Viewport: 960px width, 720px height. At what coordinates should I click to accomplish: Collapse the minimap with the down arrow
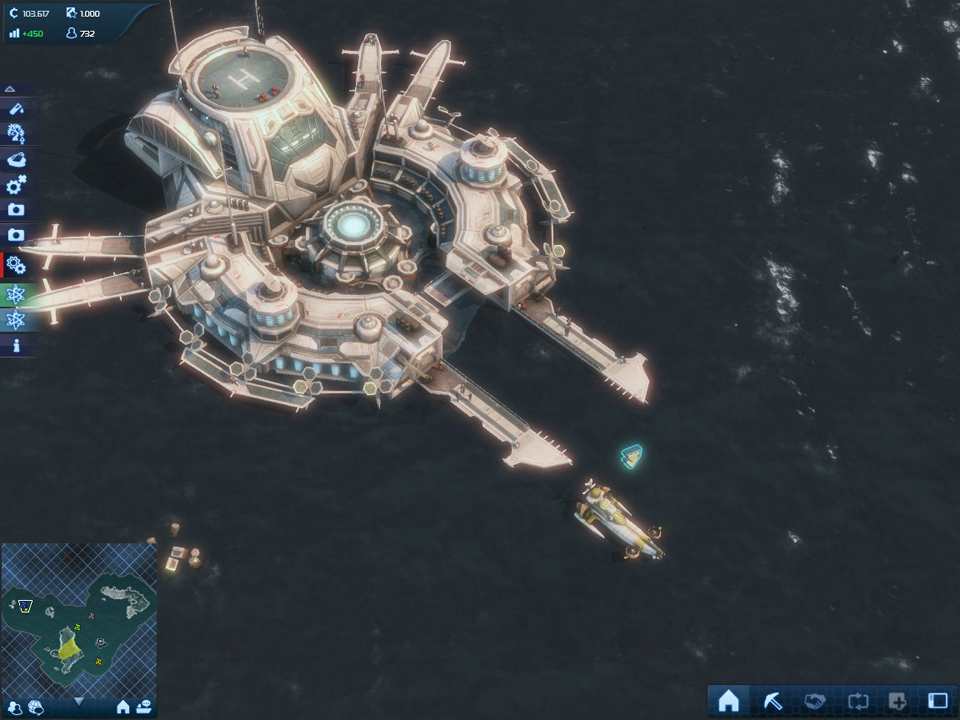[79, 702]
